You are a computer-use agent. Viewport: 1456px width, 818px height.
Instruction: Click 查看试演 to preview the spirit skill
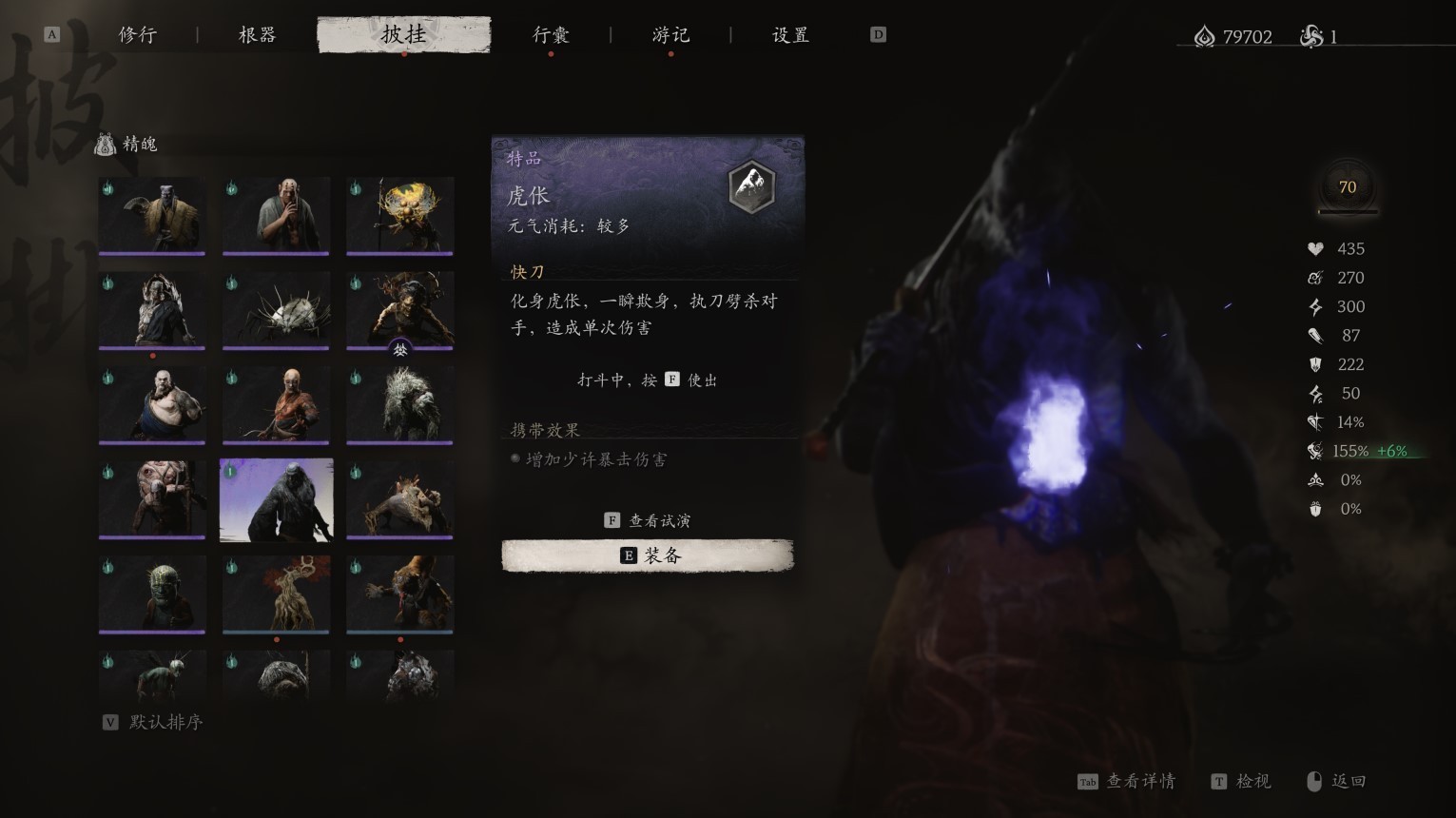tap(648, 519)
